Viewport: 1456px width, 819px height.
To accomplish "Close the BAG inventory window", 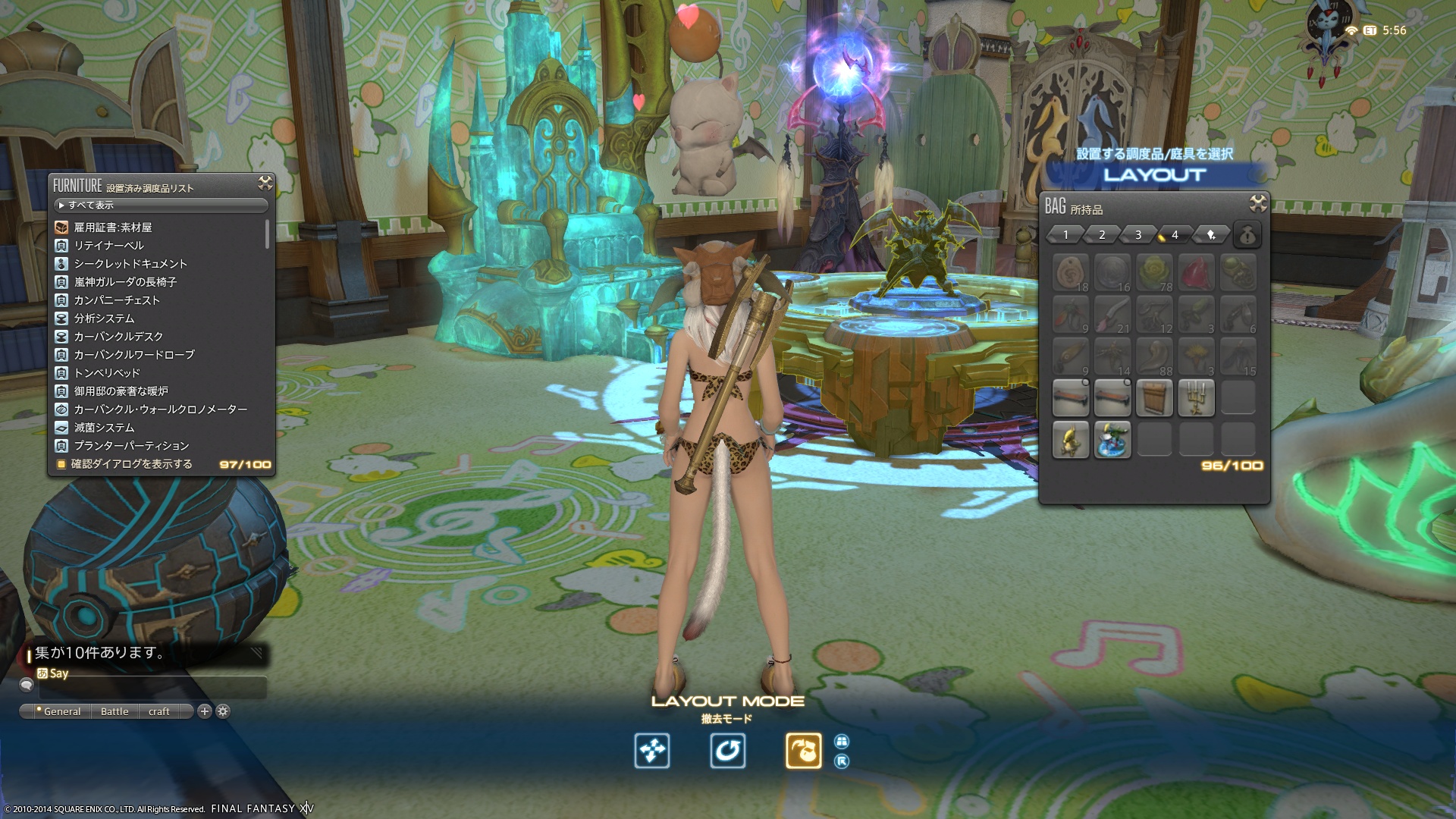I will pos(1257,203).
